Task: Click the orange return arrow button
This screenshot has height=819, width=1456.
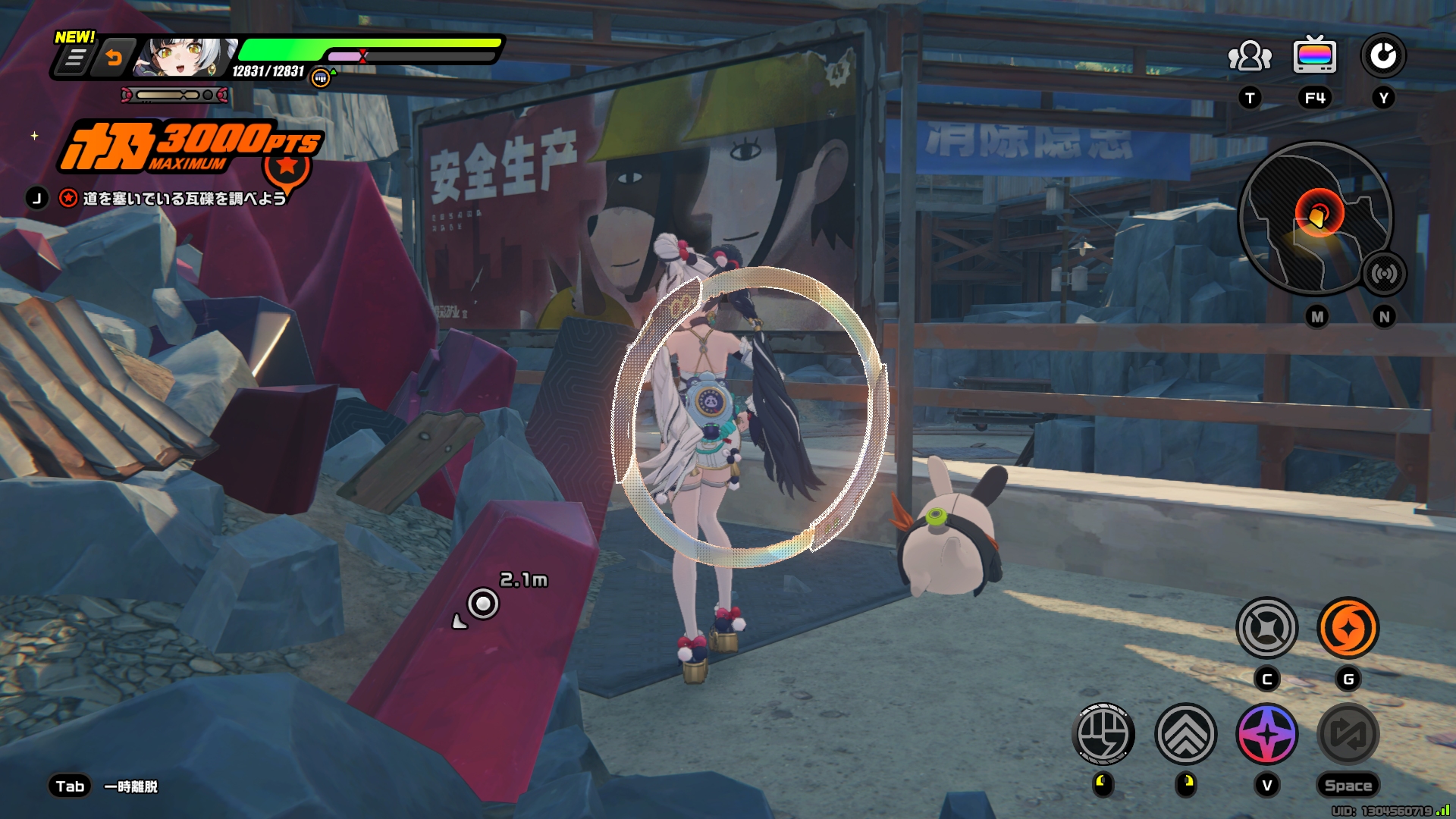Action: click(114, 58)
